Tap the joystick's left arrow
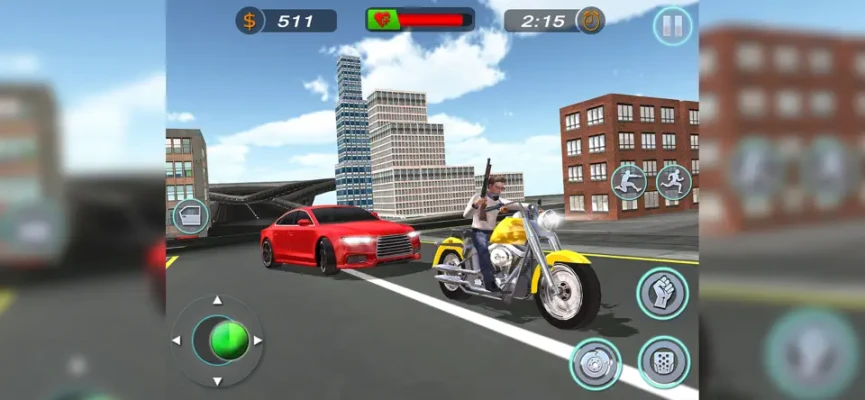This screenshot has height=400, width=865. (x=178, y=340)
